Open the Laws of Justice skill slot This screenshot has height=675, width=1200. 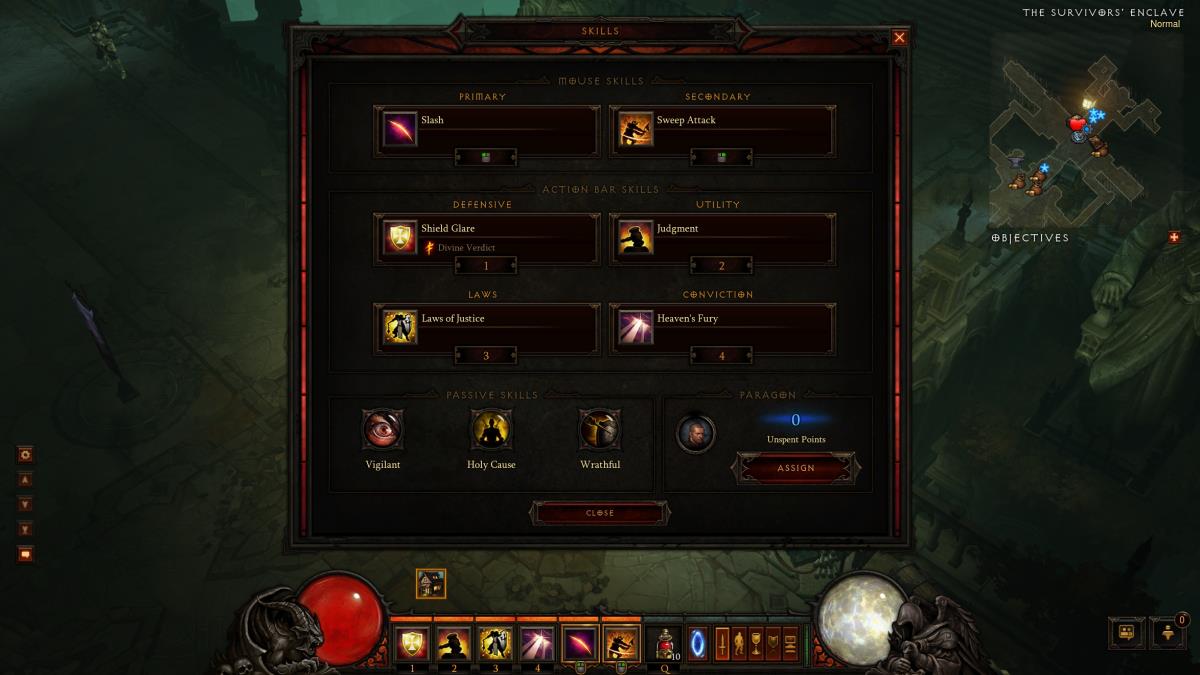click(487, 328)
